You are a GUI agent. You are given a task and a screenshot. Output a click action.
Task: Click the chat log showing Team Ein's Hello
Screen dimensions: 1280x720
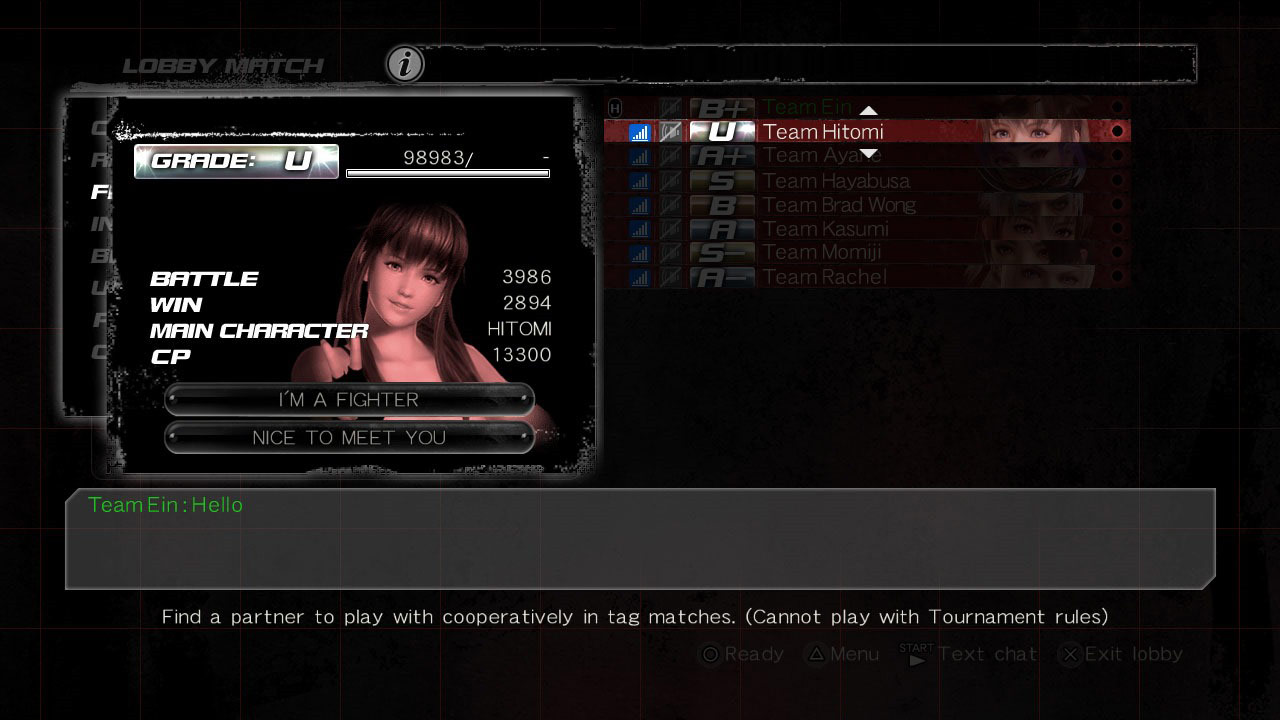pos(640,538)
